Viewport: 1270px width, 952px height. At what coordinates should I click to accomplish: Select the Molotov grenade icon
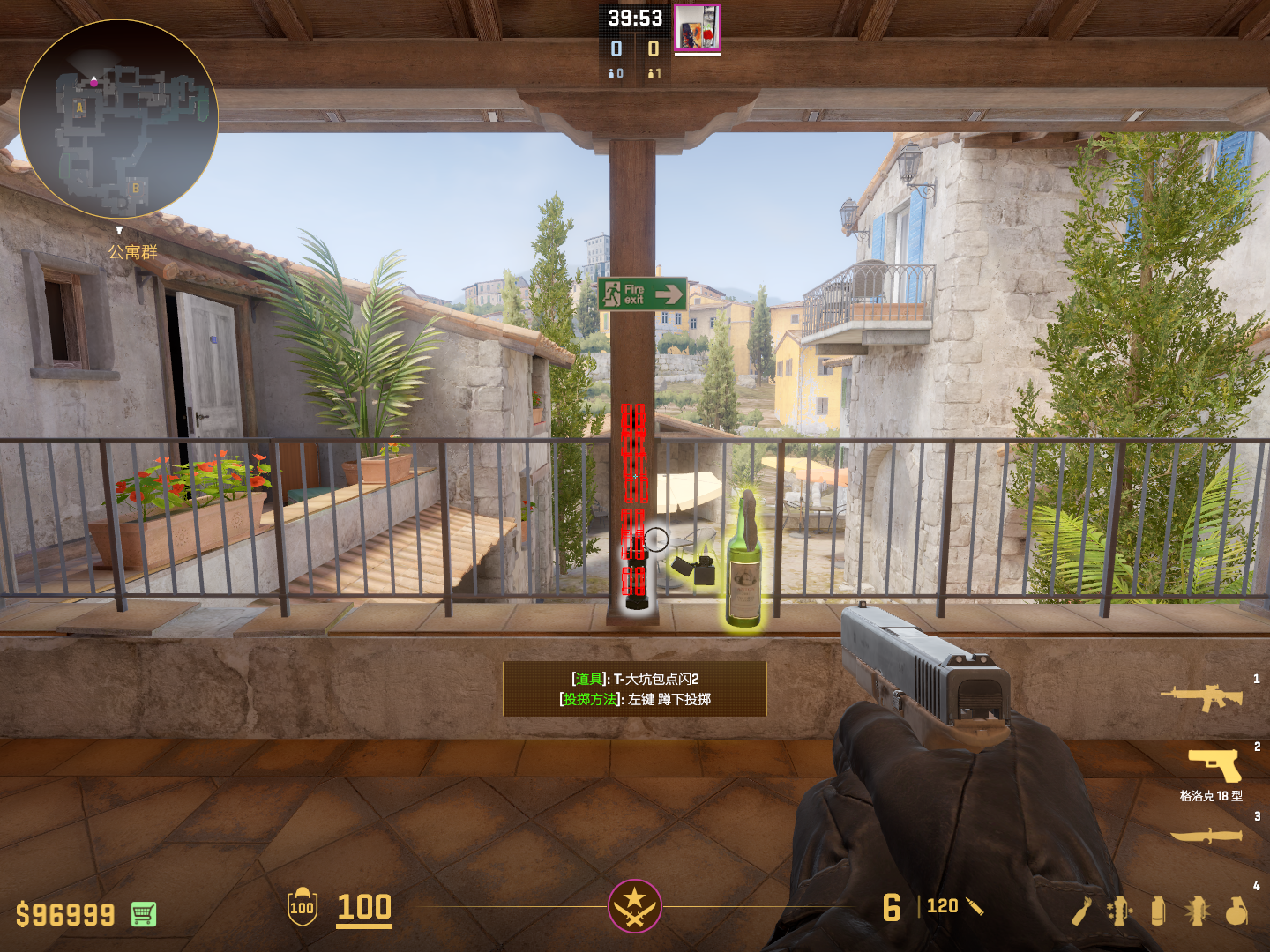click(1081, 911)
